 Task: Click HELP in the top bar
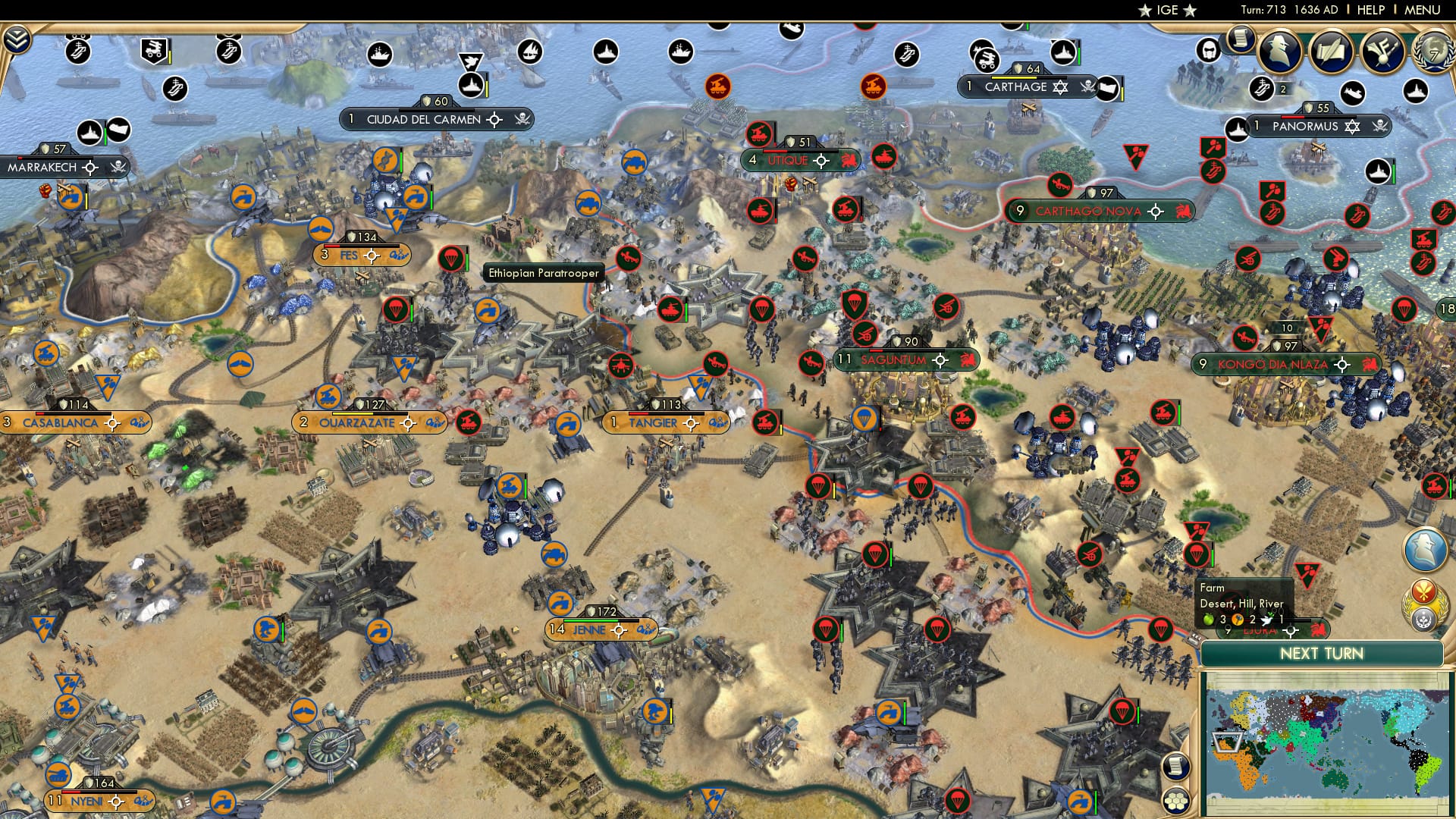[1370, 9]
